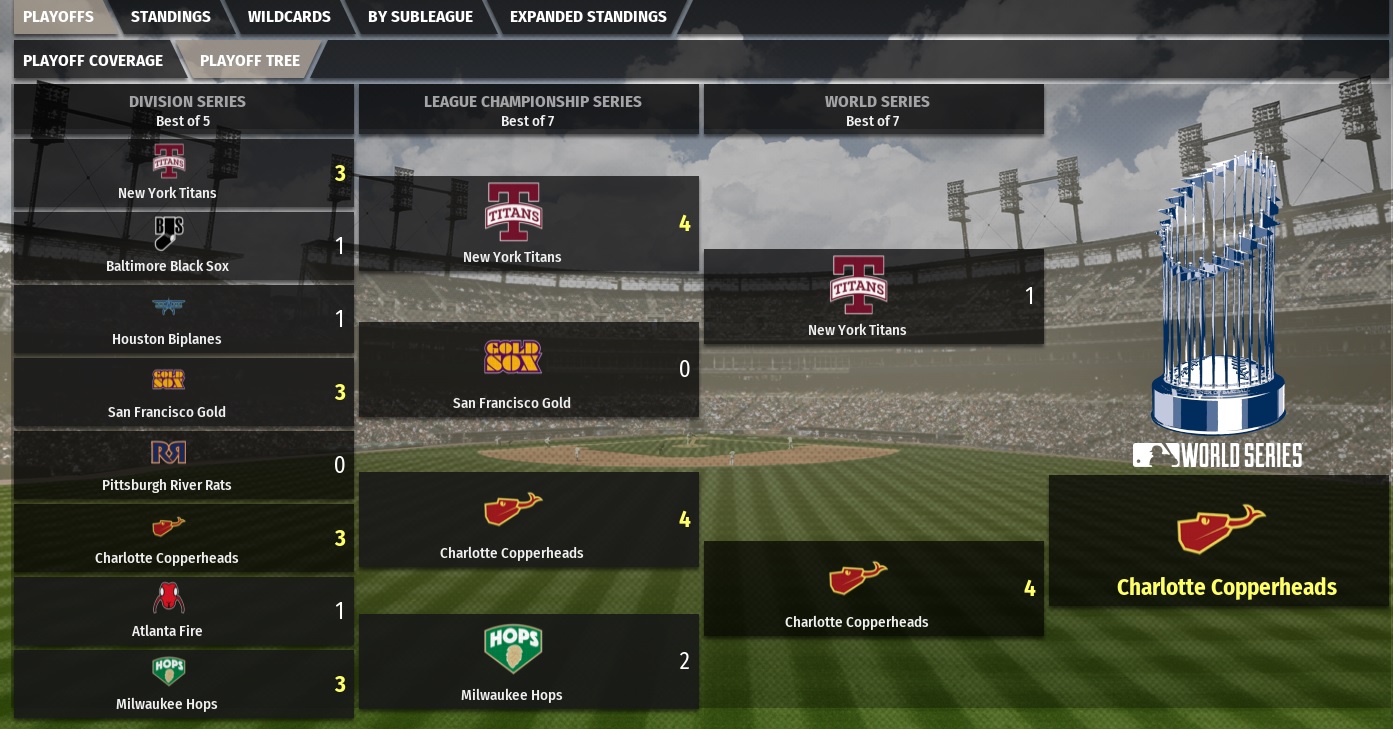Click the Pittsburgh River Rats tile

[183, 465]
